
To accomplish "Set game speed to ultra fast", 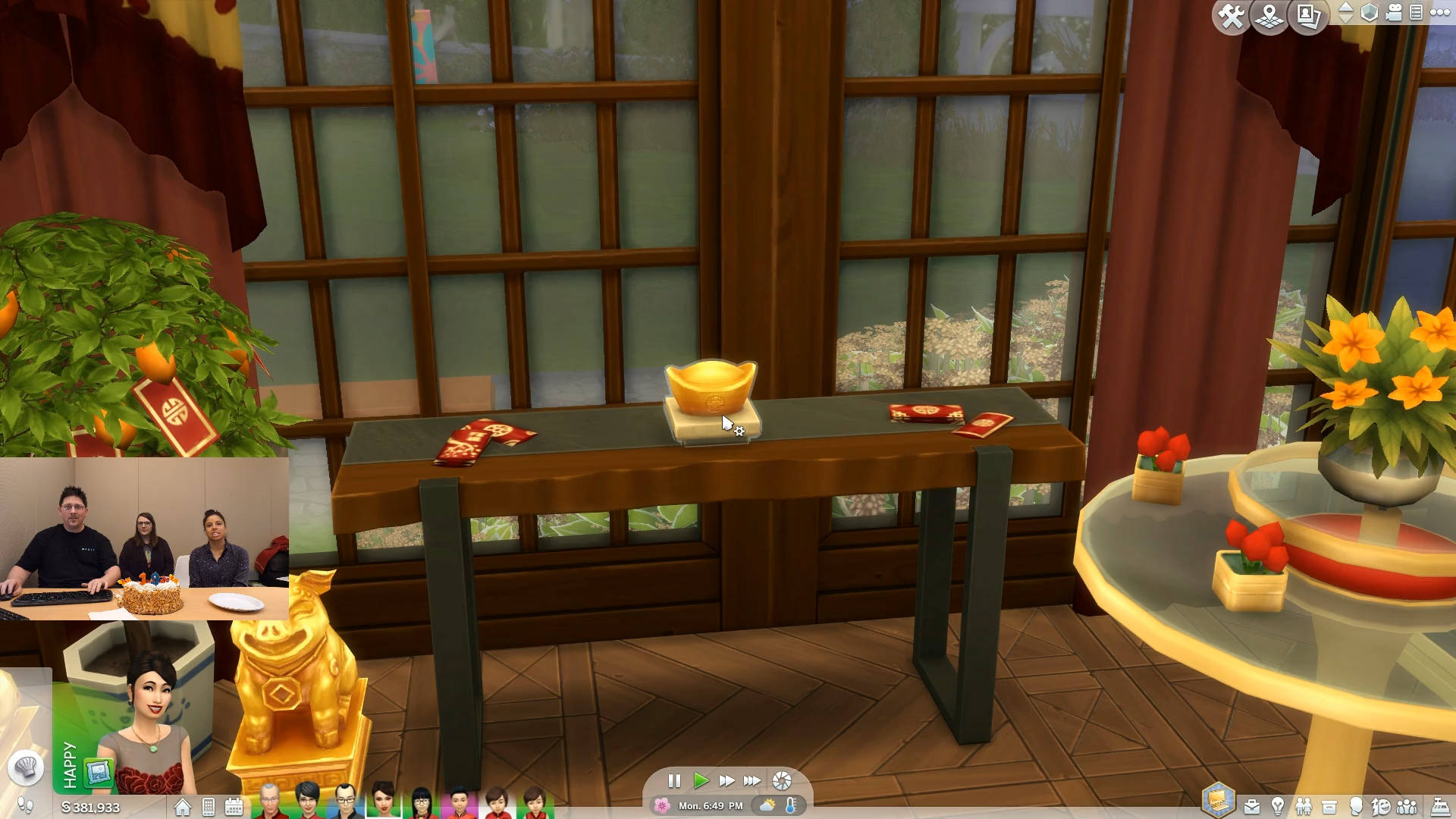I will [752, 781].
